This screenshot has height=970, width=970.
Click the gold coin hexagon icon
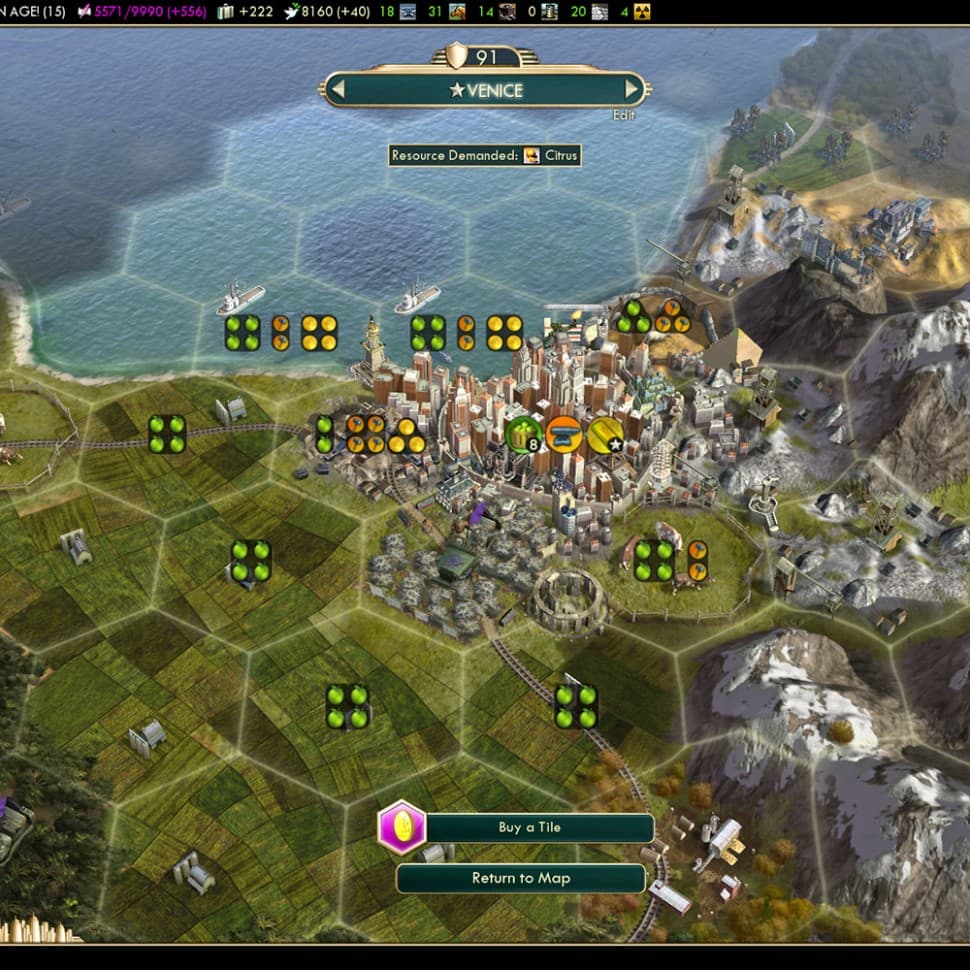pyautogui.click(x=402, y=828)
